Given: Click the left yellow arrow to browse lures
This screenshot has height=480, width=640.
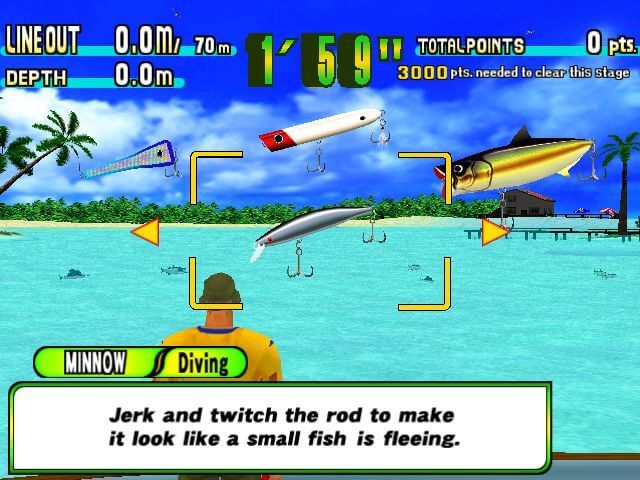Looking at the screenshot, I should click(146, 233).
